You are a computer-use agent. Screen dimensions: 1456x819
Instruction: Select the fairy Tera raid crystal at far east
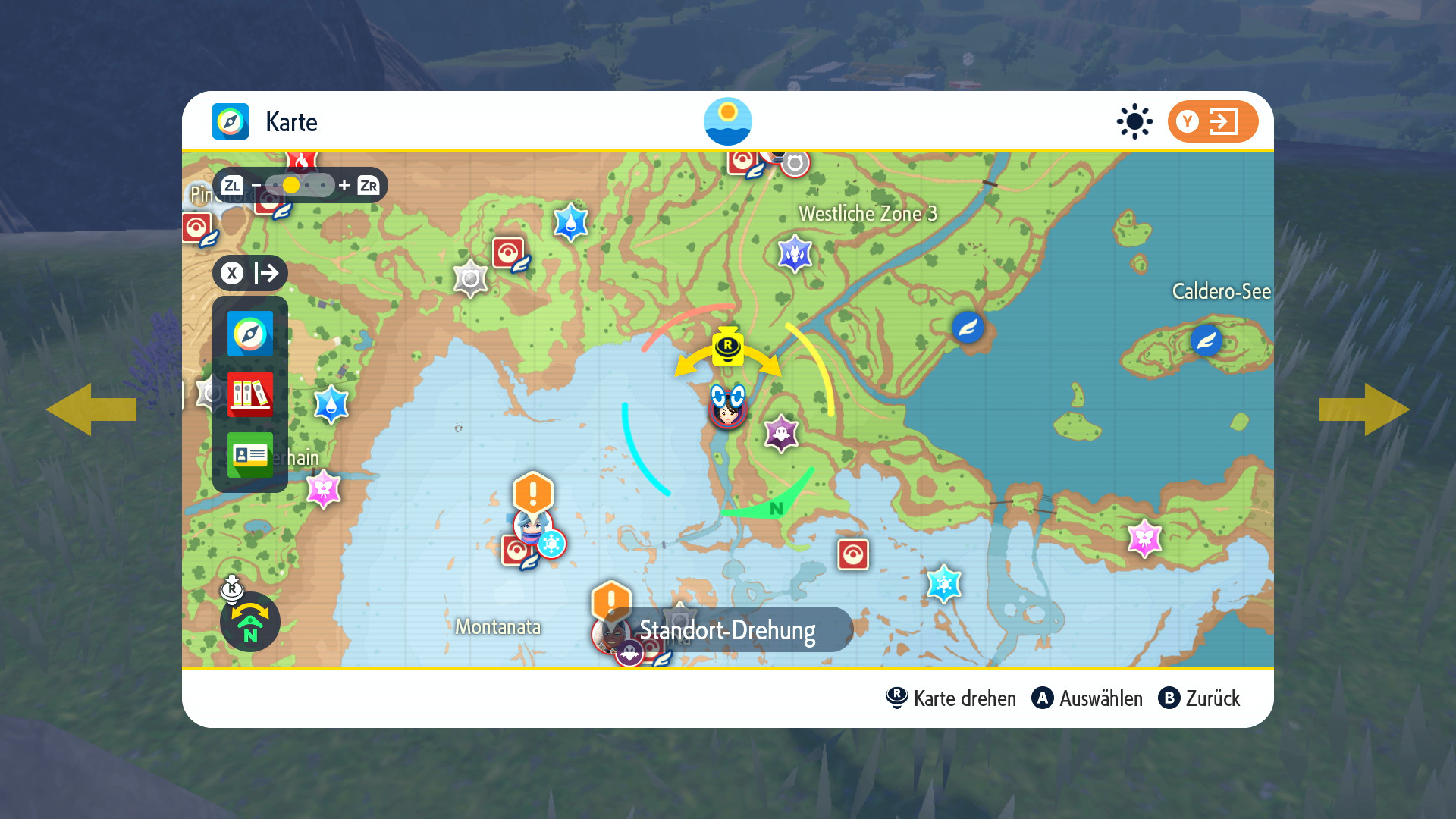pyautogui.click(x=1144, y=538)
